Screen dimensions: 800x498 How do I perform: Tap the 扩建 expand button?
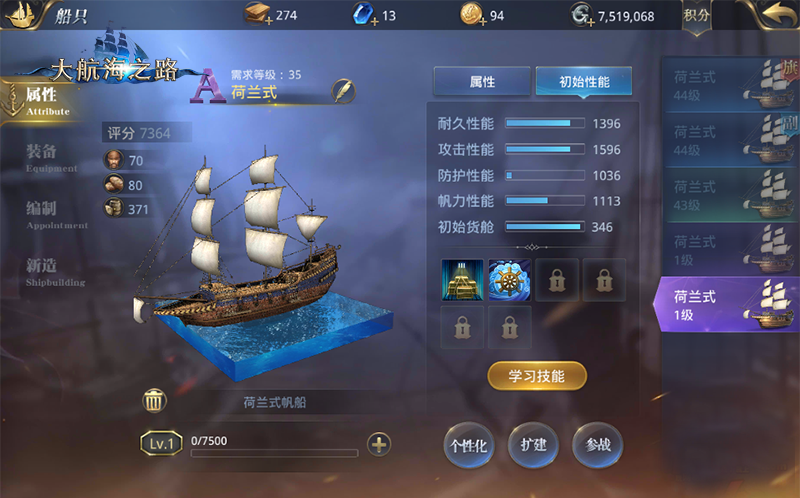[533, 445]
